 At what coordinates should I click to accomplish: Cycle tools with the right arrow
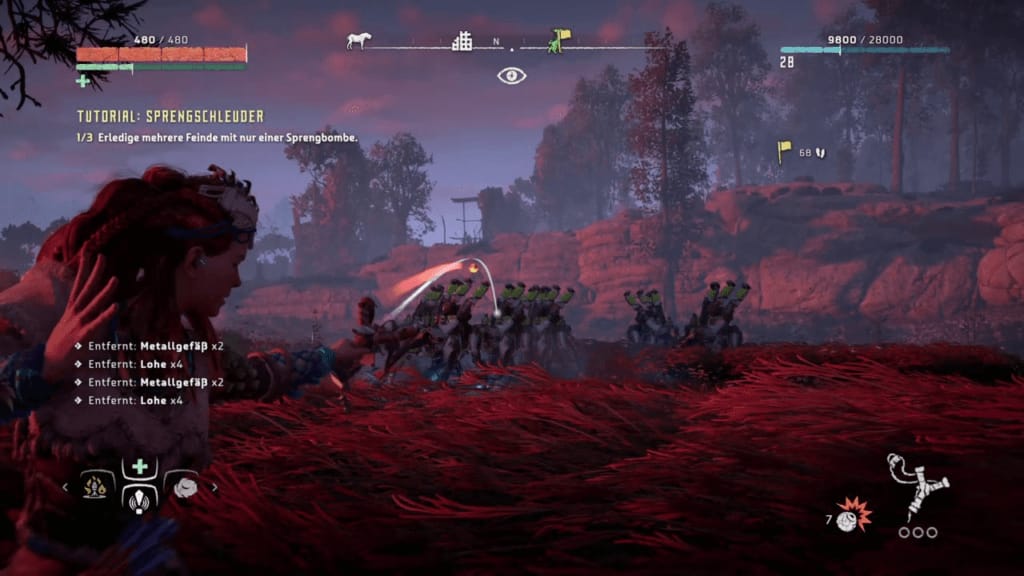(214, 487)
